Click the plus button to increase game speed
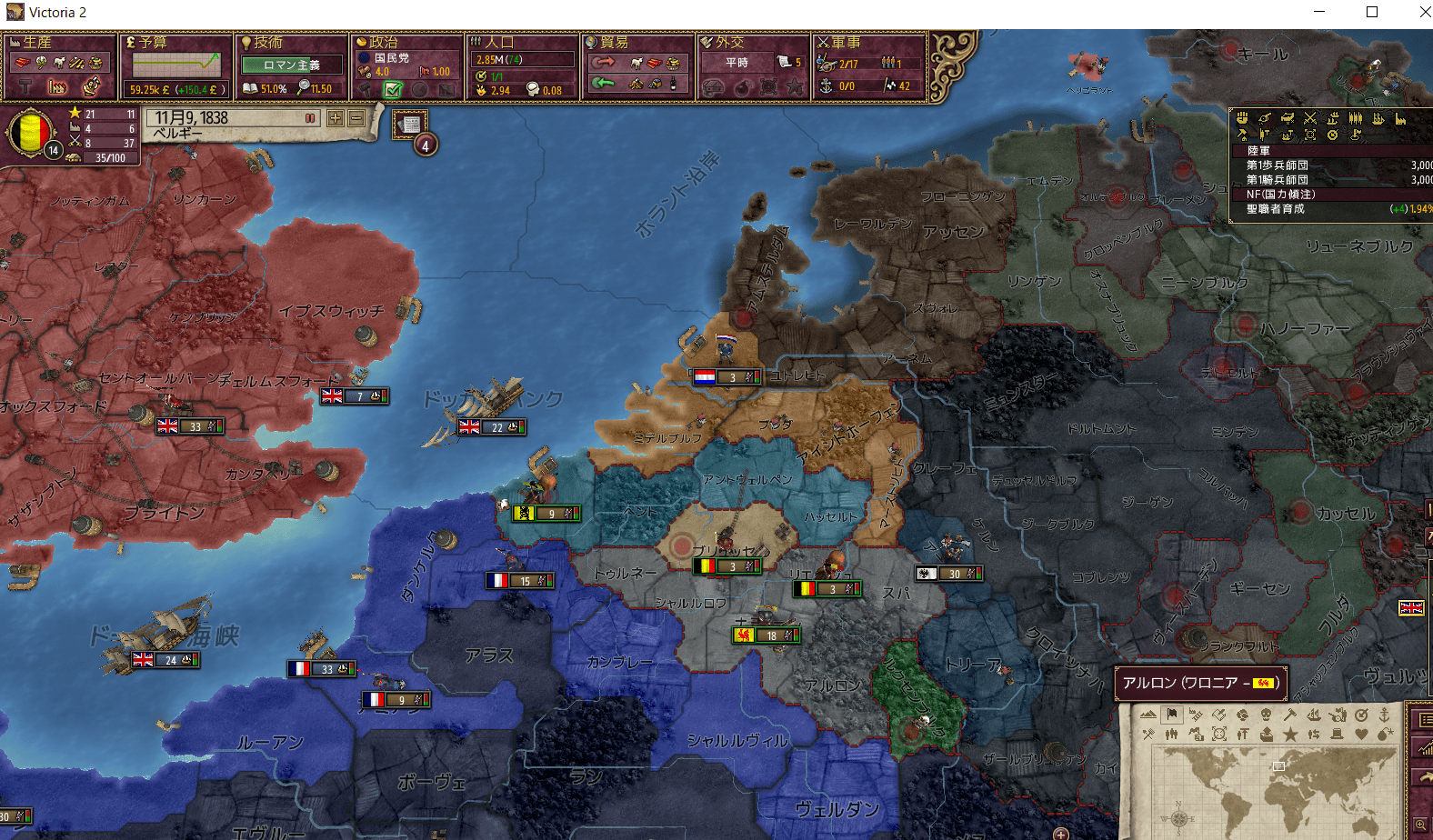The height and width of the screenshot is (840, 1433). pos(336,118)
